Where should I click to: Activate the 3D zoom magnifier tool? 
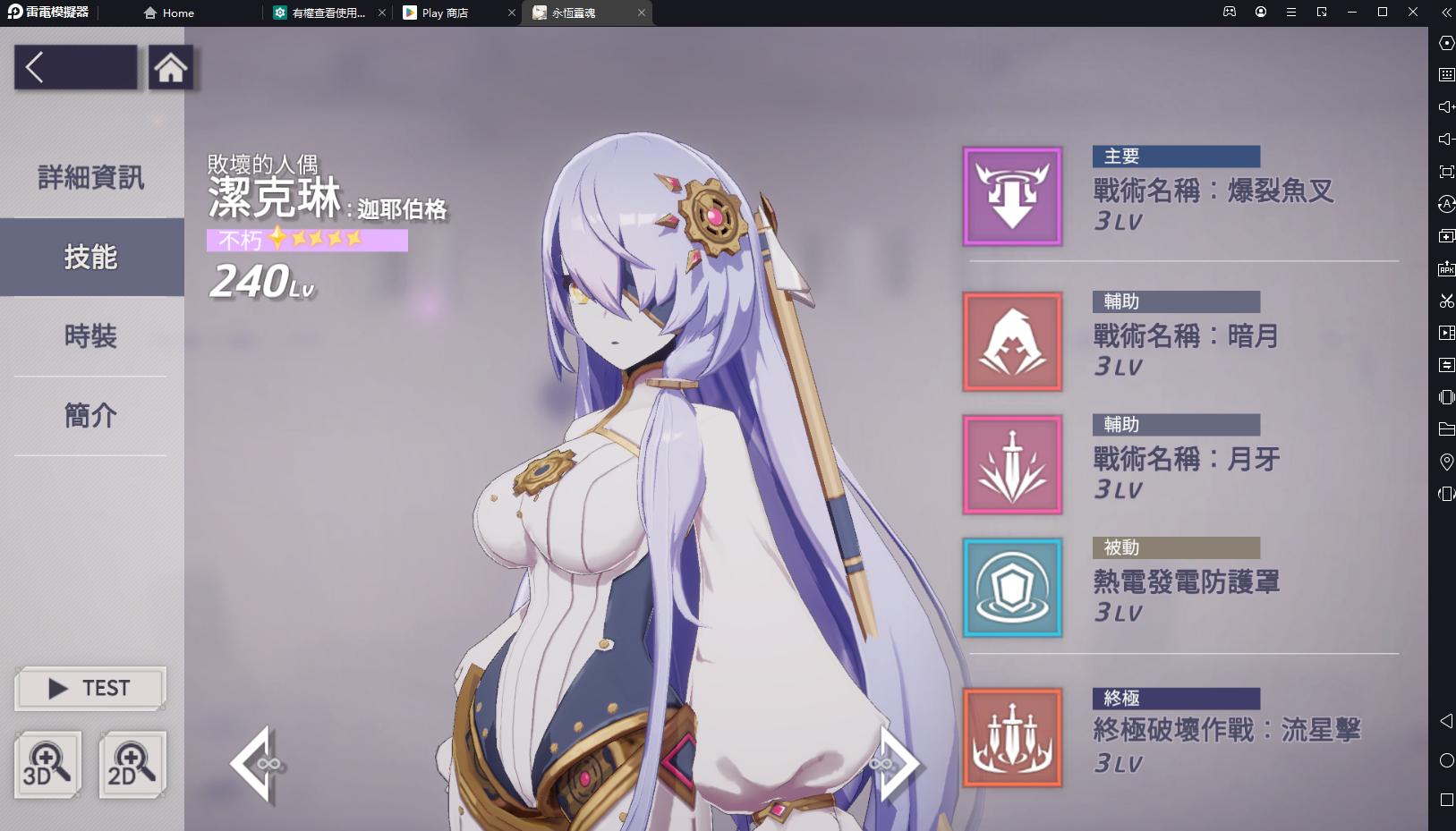coord(48,764)
